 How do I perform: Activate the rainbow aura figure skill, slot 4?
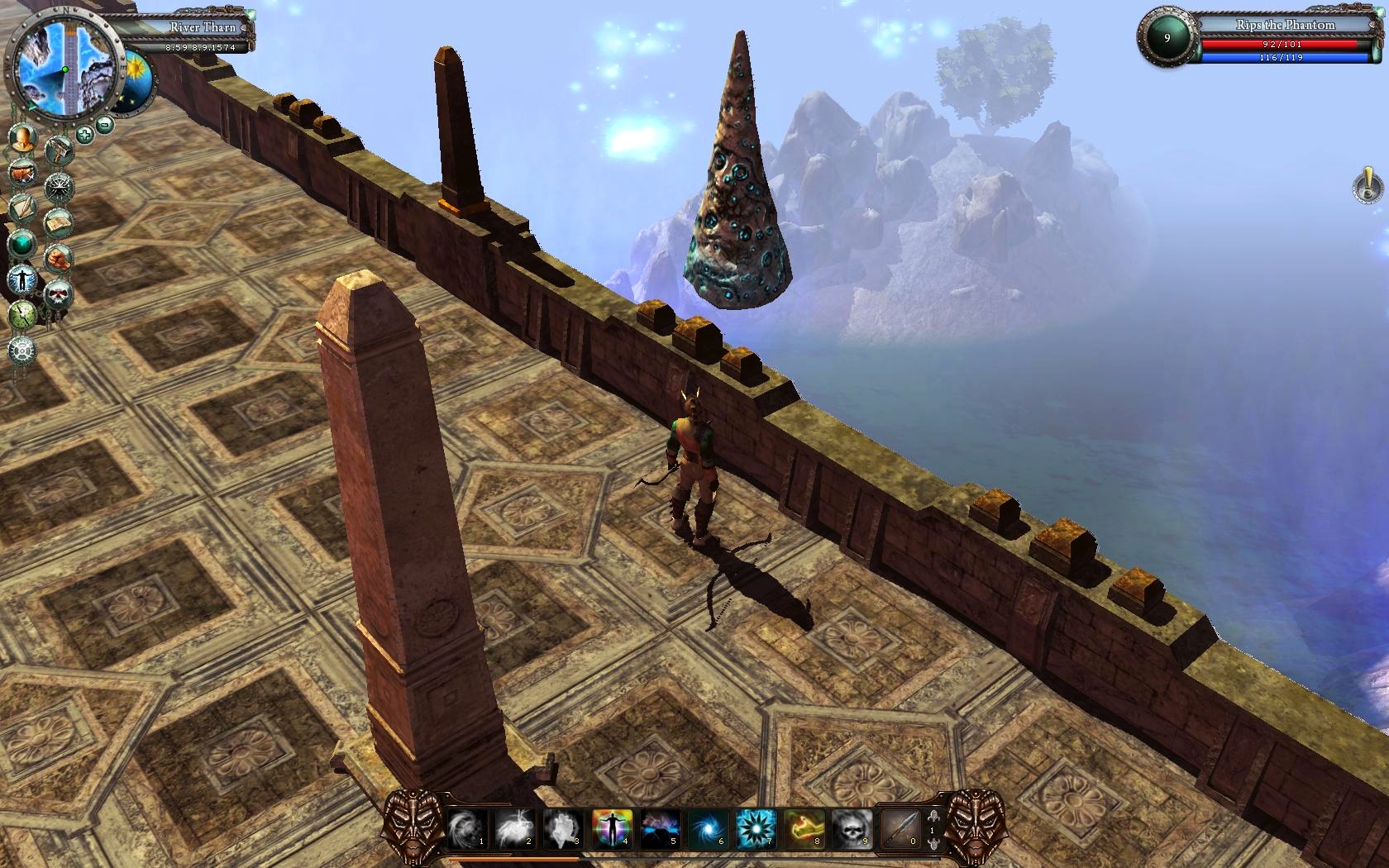613,827
